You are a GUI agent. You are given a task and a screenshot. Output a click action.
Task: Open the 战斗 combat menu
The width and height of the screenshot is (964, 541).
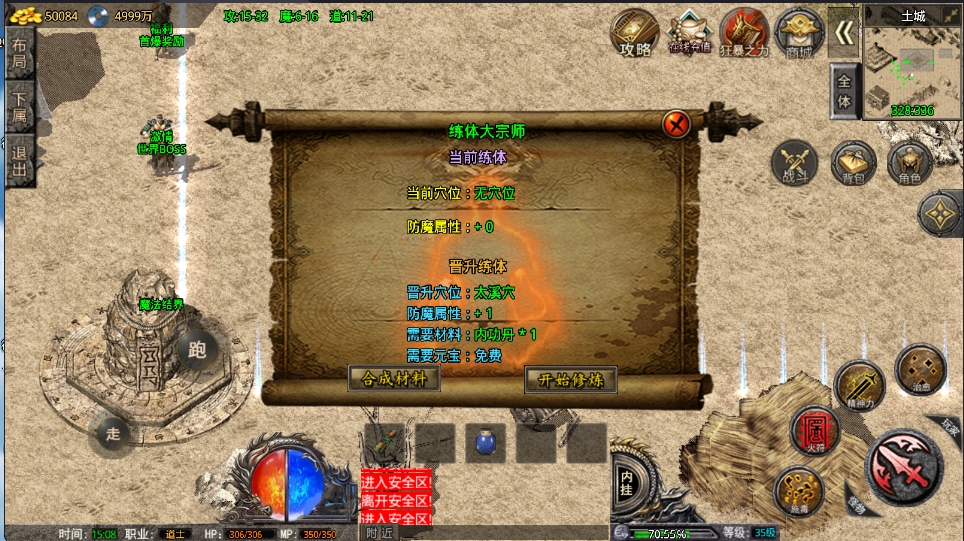click(x=794, y=163)
